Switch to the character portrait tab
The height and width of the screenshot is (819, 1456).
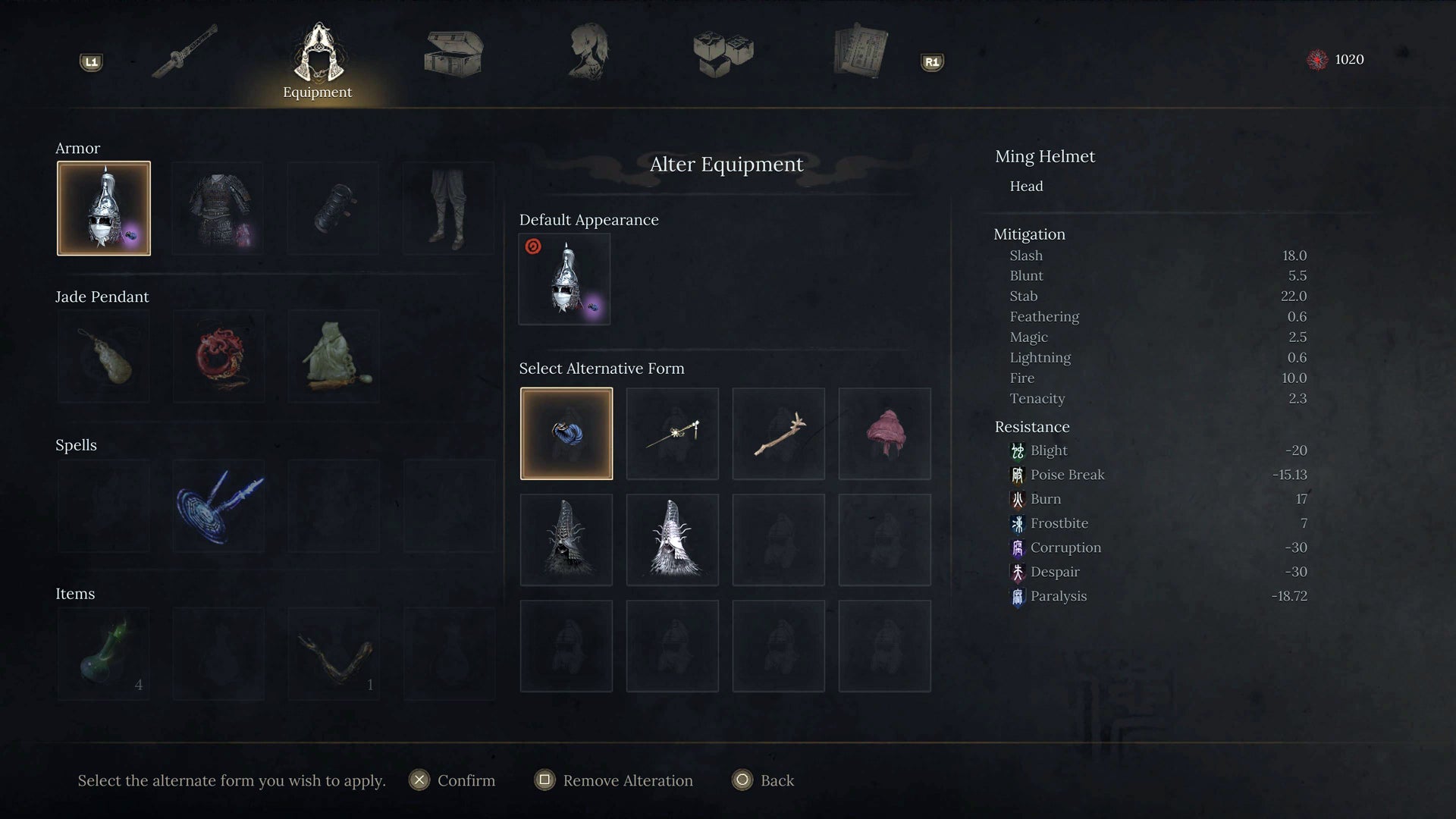pyautogui.click(x=588, y=52)
